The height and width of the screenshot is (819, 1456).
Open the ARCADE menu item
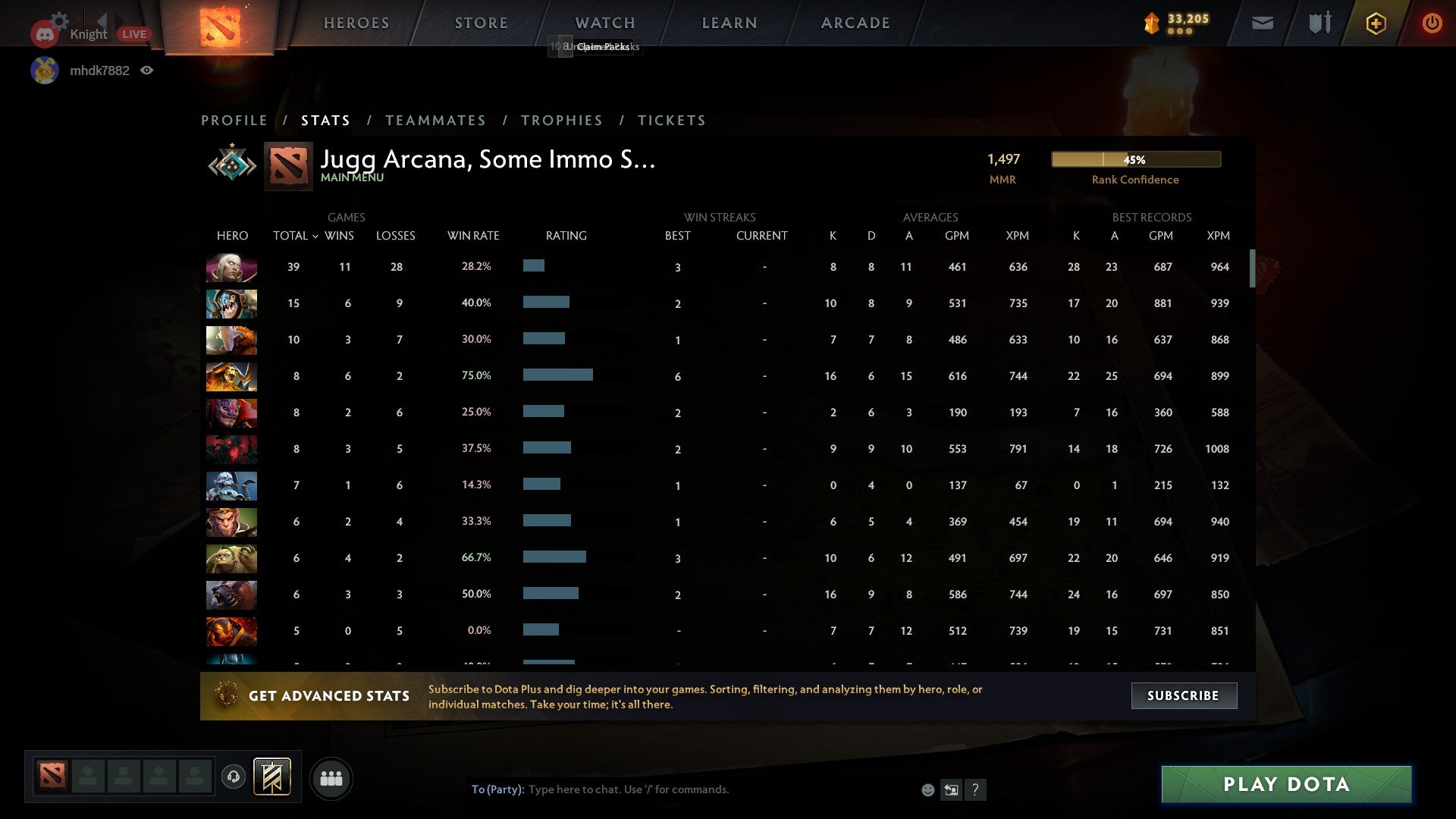coord(855,23)
